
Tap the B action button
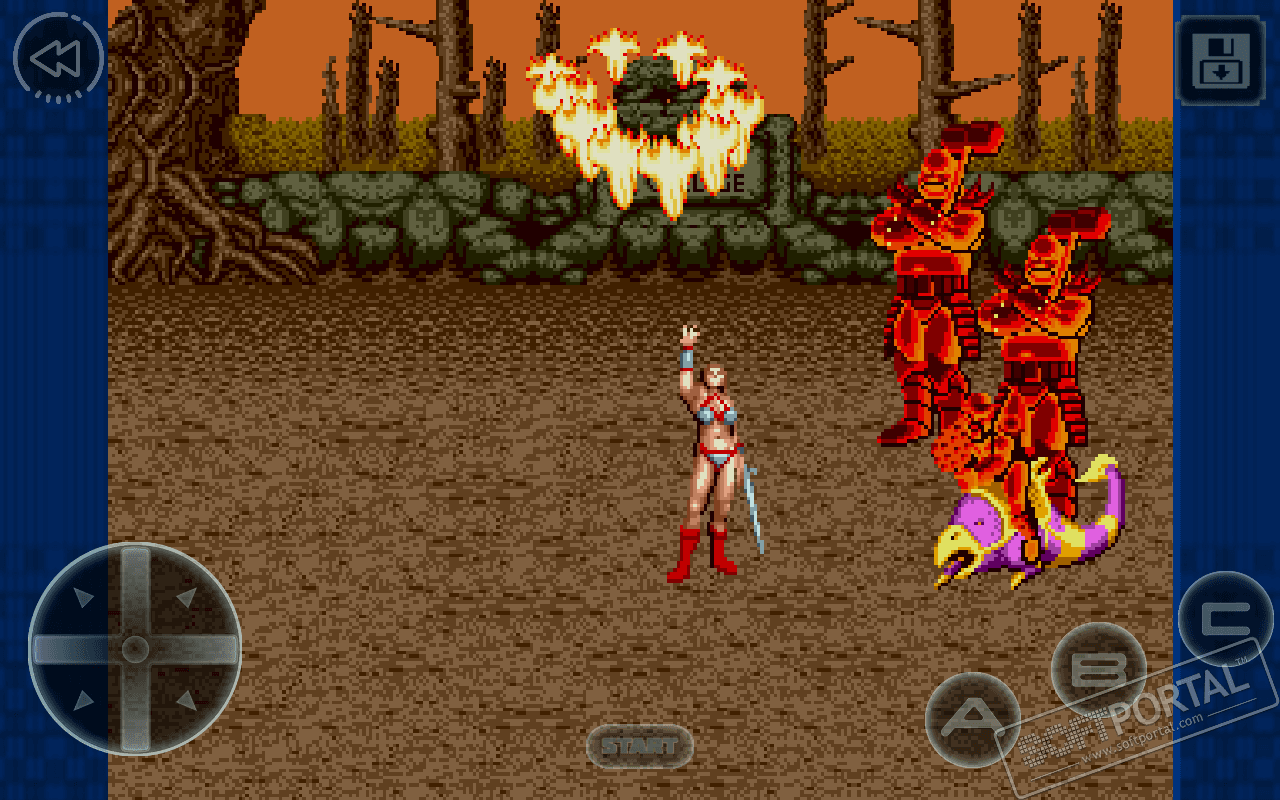[1098, 669]
